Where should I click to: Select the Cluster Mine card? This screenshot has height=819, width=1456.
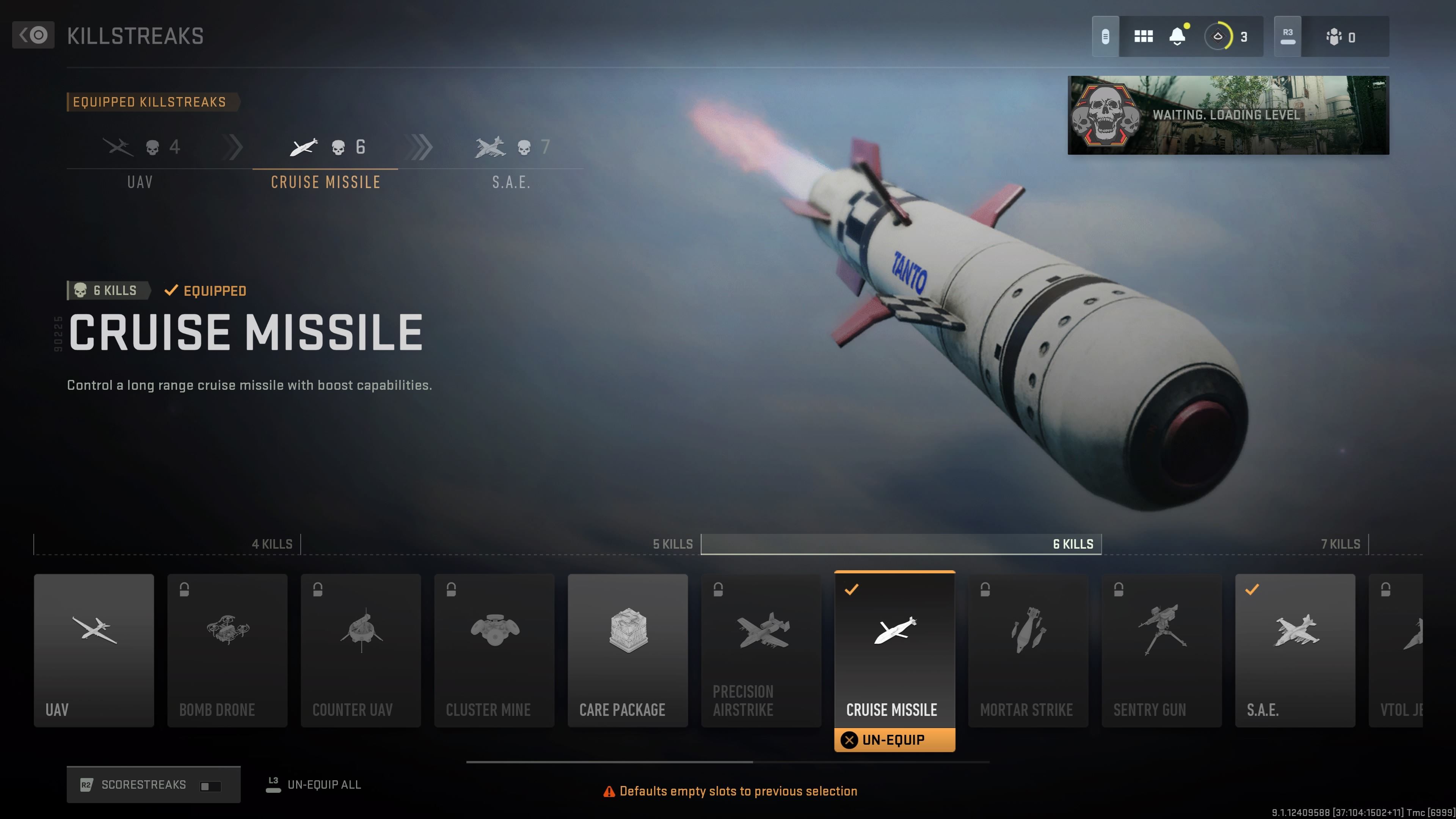[494, 650]
